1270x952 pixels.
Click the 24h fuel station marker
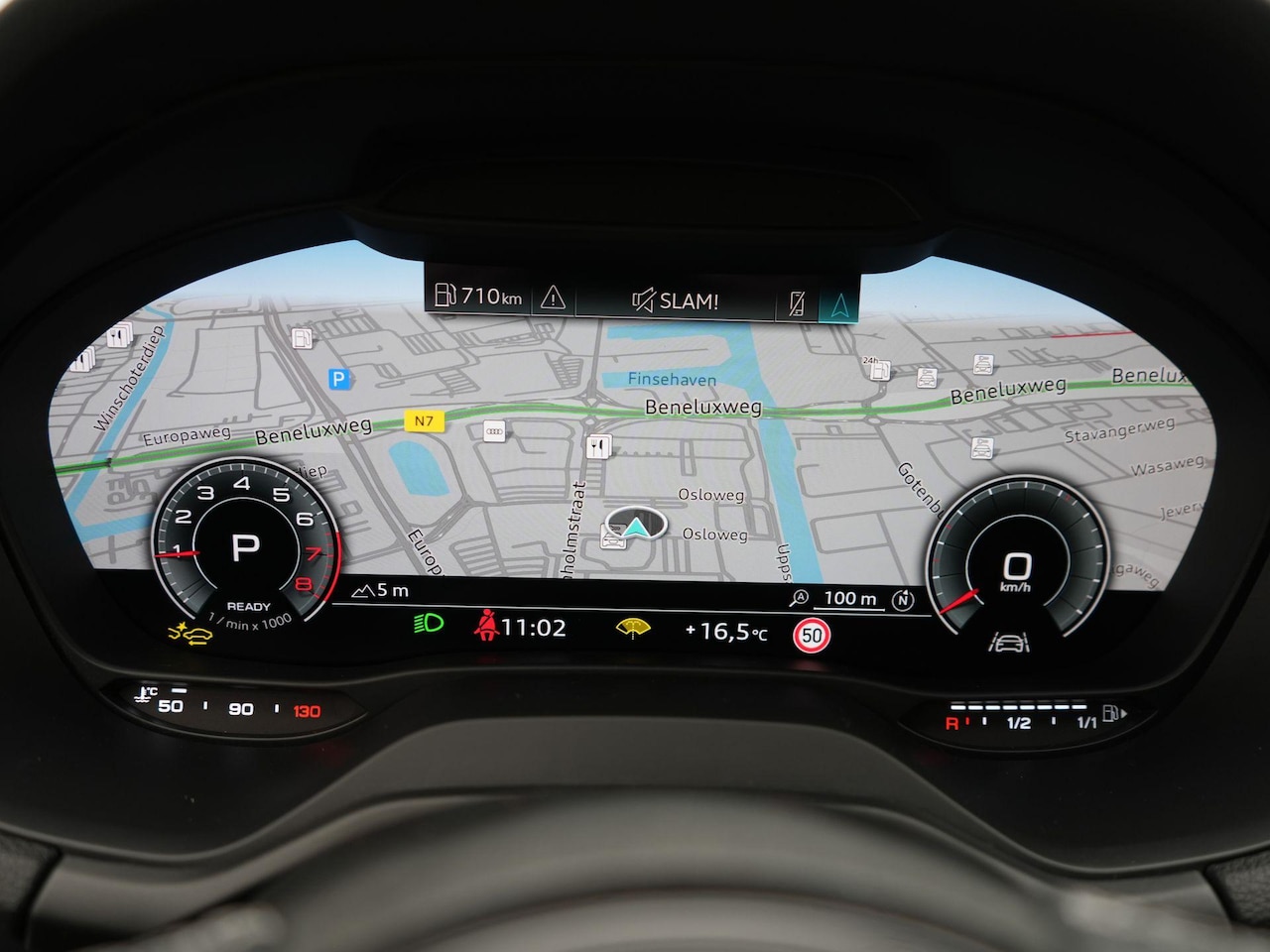878,370
